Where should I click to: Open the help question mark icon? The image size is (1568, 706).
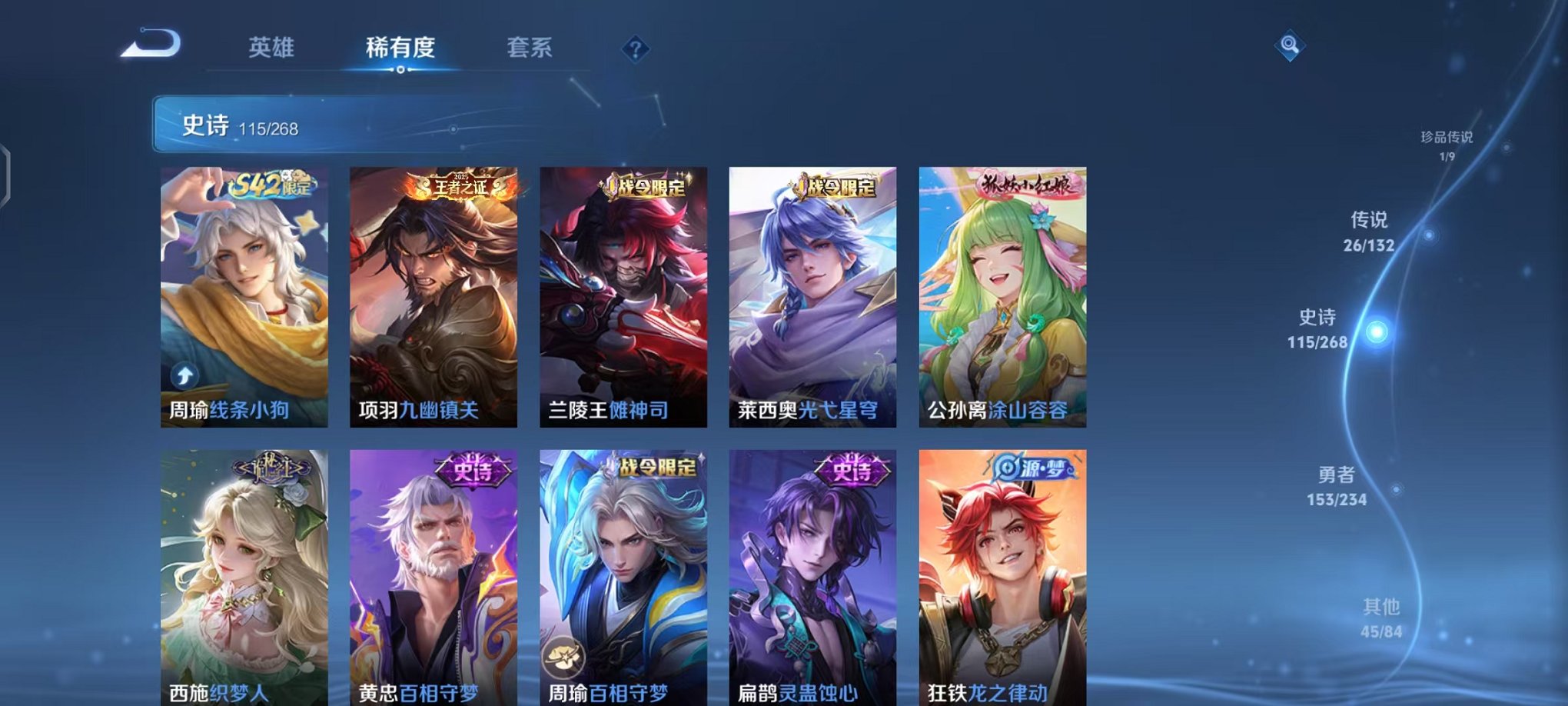(635, 50)
